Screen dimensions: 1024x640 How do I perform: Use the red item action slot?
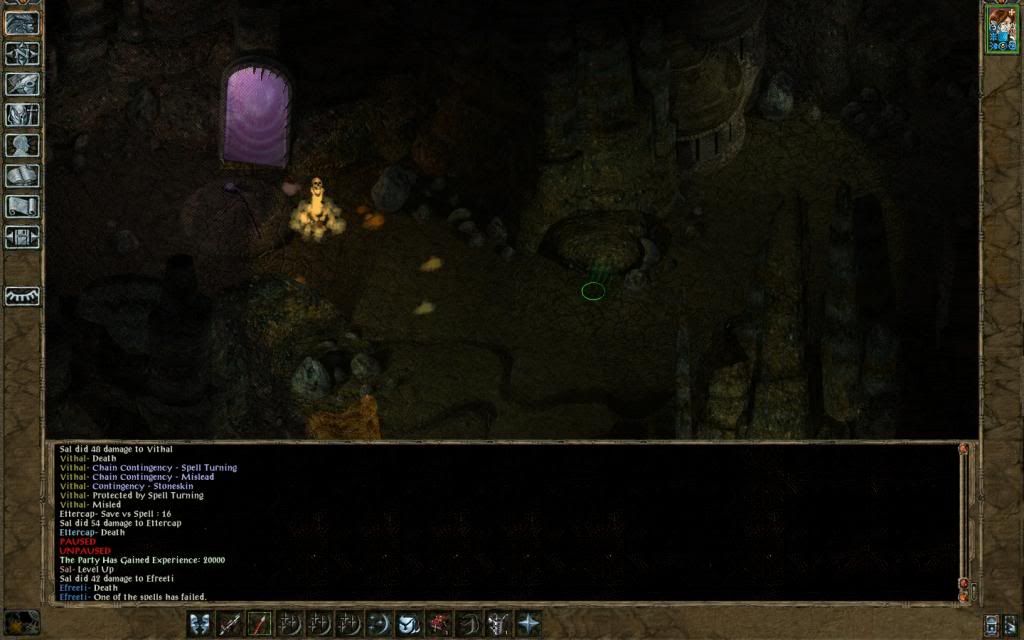pos(439,623)
